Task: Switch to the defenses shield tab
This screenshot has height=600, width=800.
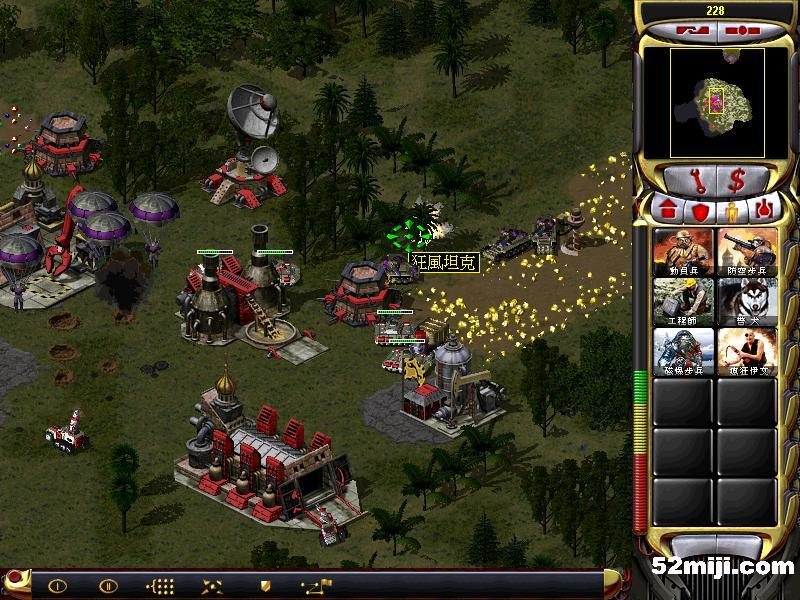Action: click(701, 212)
